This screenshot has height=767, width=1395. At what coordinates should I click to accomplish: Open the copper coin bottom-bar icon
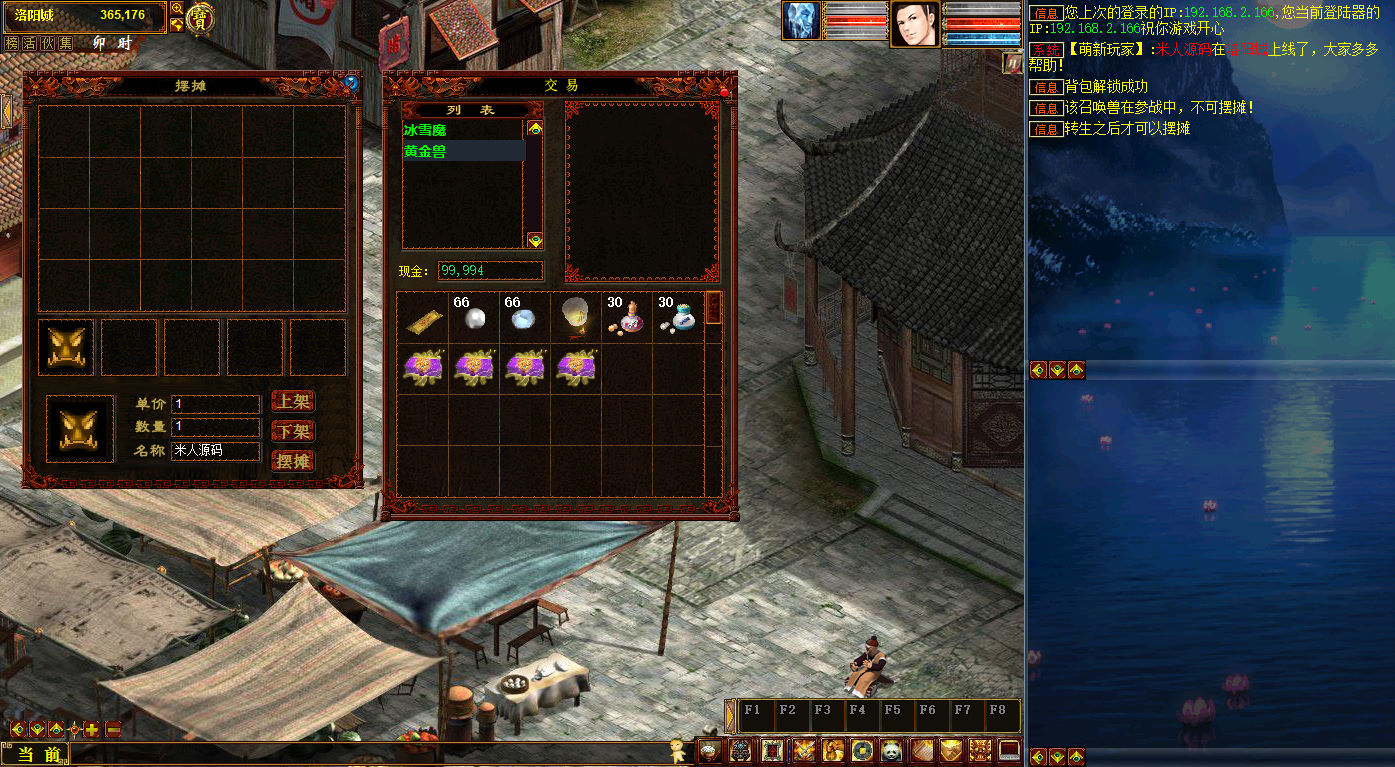(862, 750)
